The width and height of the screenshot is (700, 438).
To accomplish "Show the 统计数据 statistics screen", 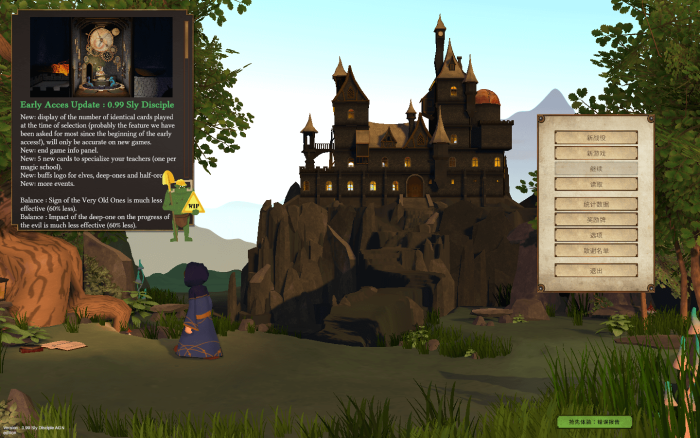I will [595, 203].
